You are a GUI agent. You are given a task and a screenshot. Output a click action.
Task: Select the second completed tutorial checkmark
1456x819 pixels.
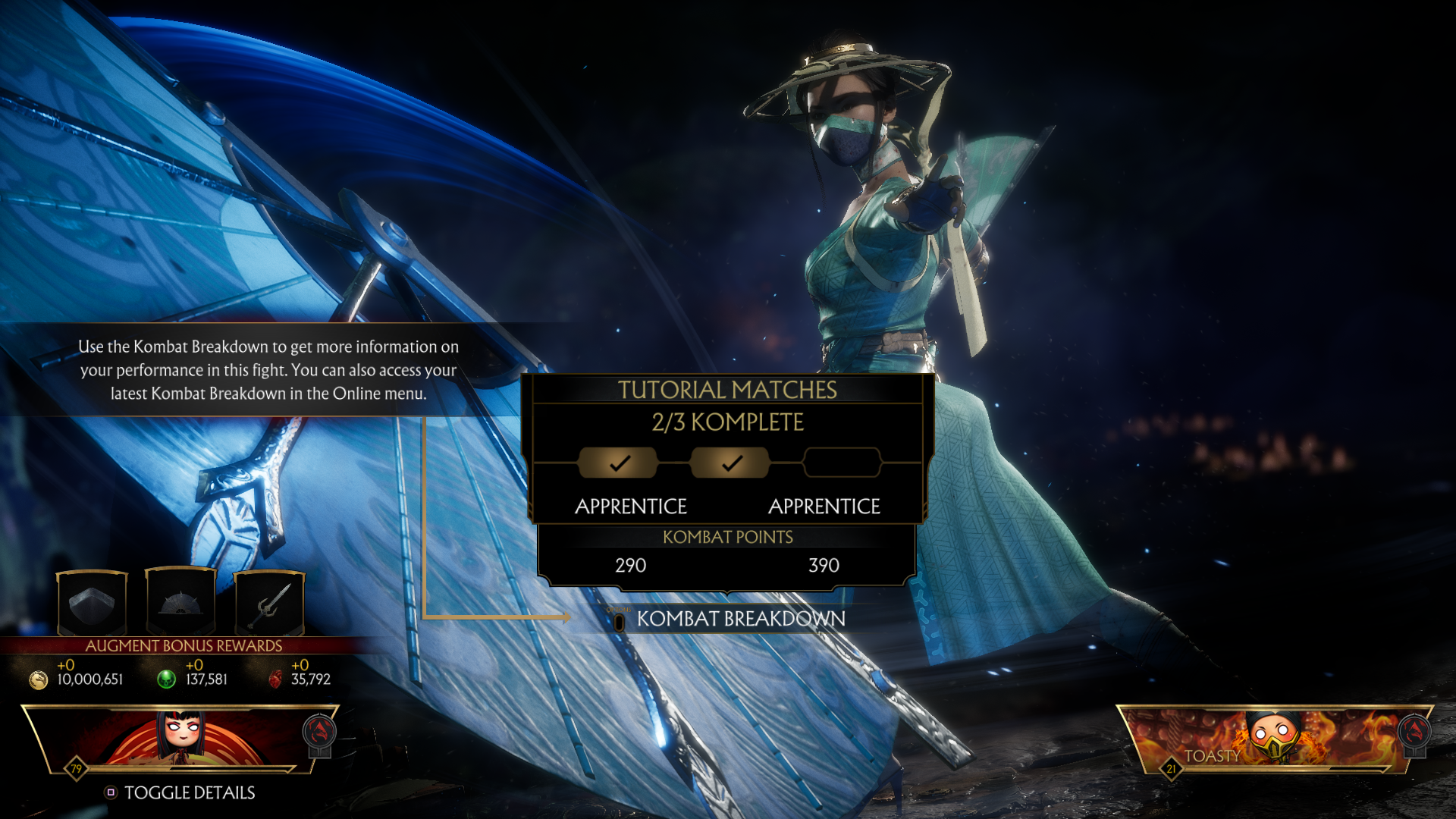(730, 461)
